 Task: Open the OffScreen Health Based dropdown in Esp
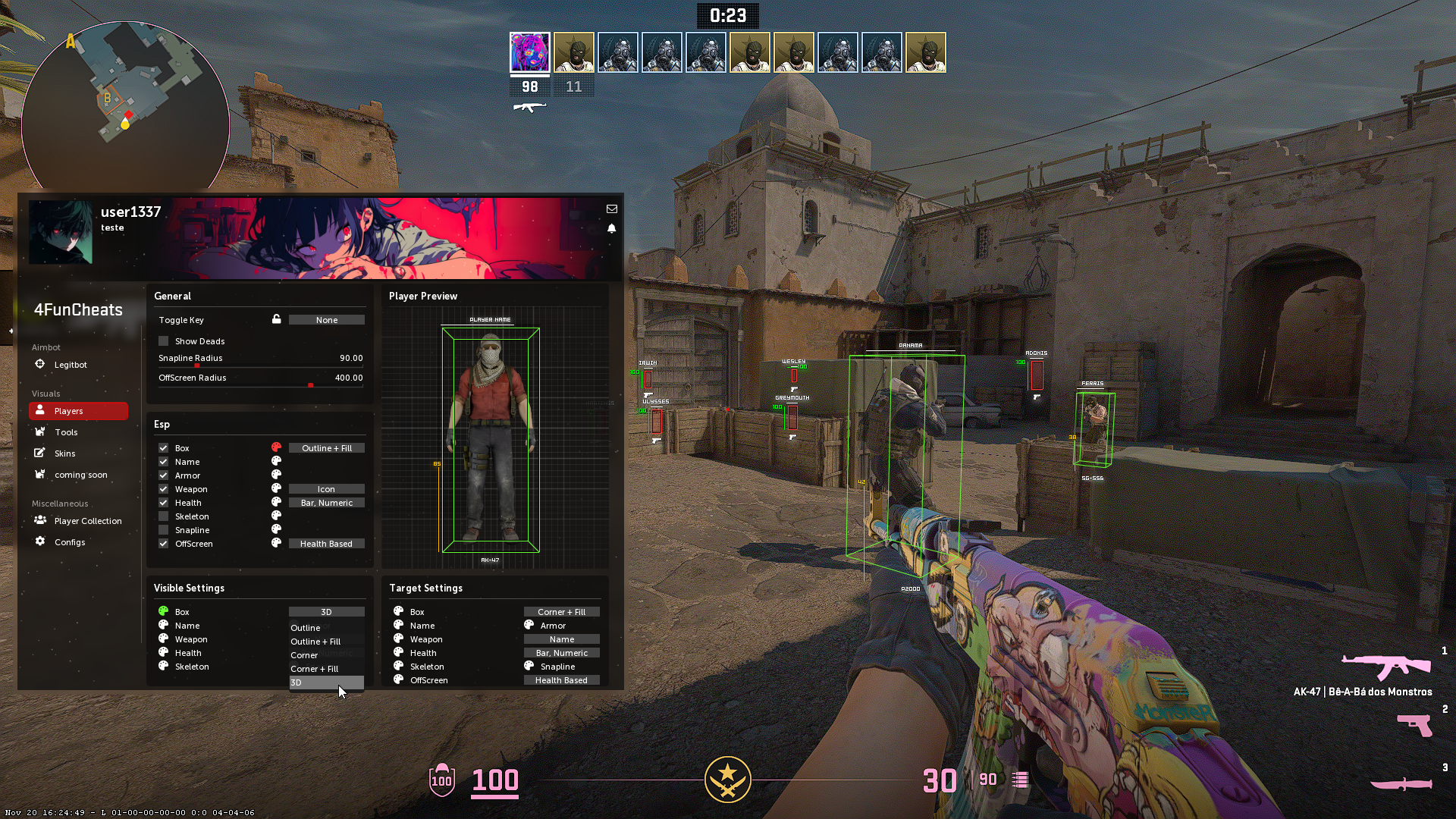326,544
